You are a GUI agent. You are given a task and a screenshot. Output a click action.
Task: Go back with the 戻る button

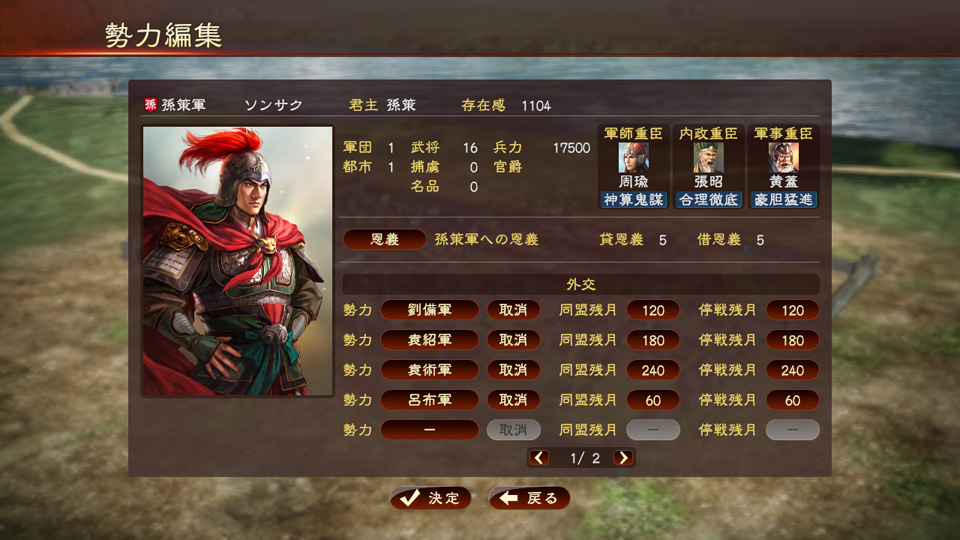(529, 498)
